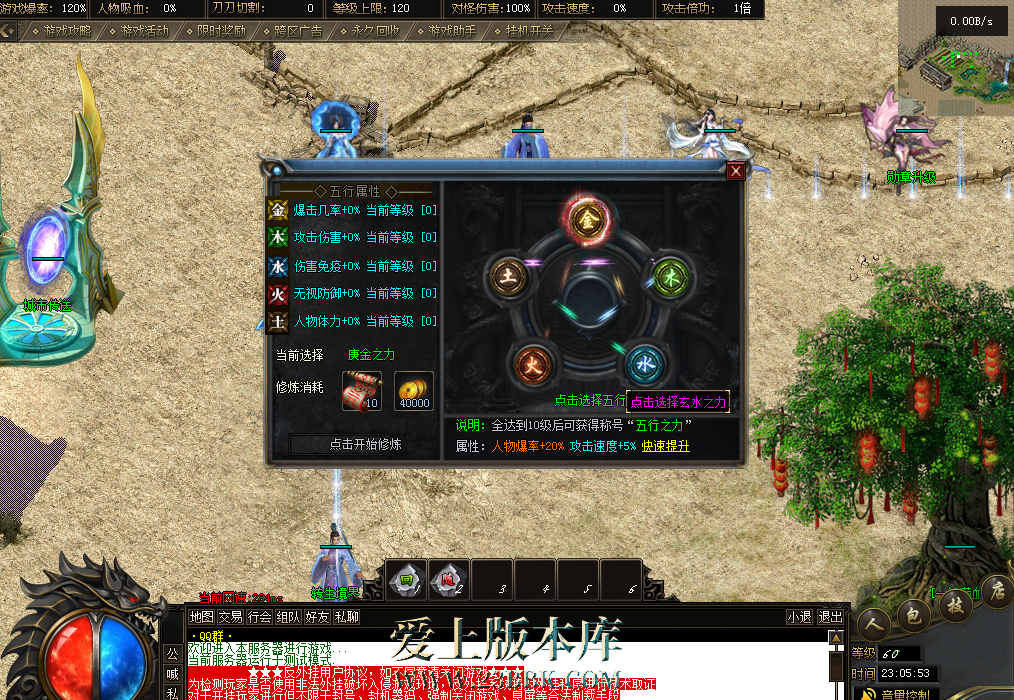
Task: Choose the earth (土) element orb
Action: point(505,276)
